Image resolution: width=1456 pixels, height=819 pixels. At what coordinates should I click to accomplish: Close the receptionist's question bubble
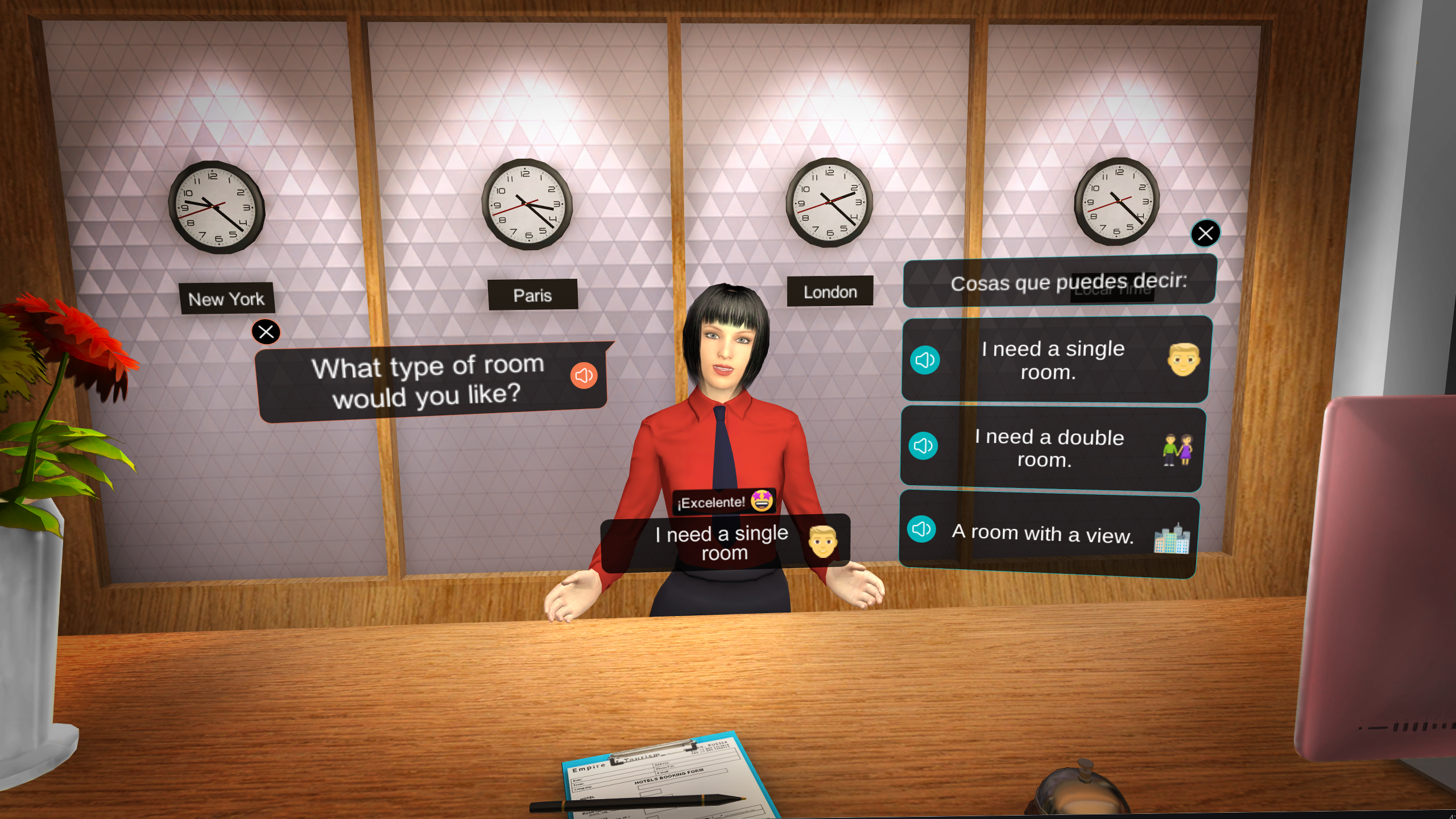(x=266, y=332)
